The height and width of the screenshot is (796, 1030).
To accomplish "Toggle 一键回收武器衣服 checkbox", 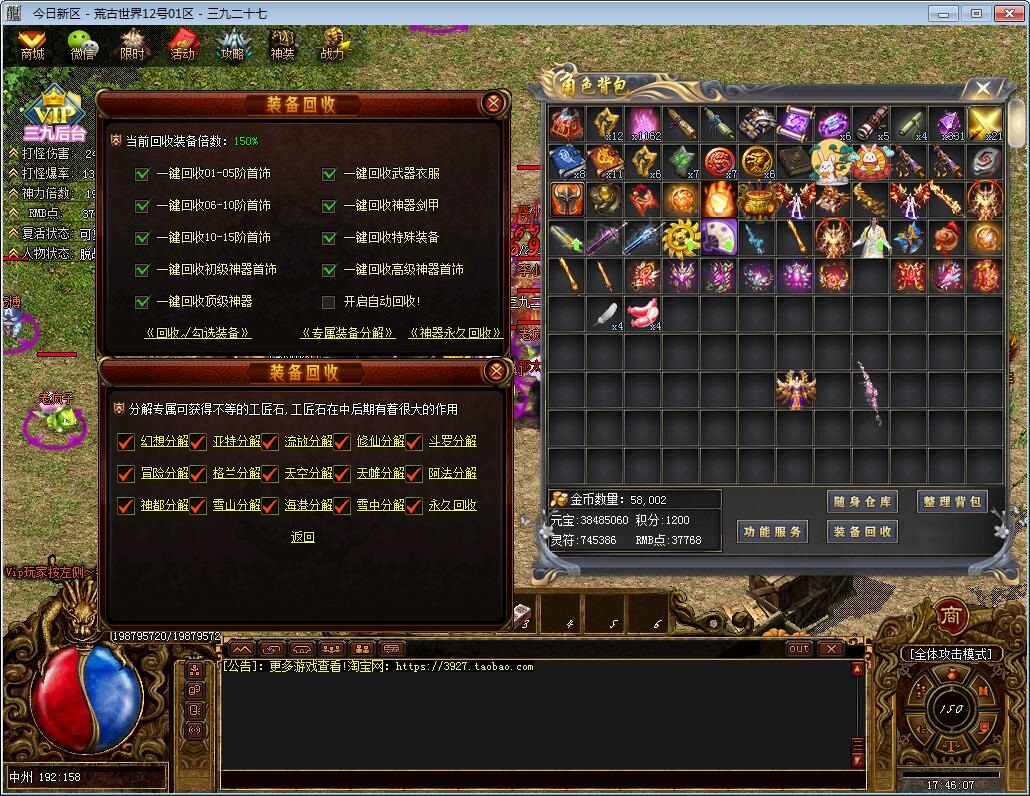I will pyautogui.click(x=329, y=174).
